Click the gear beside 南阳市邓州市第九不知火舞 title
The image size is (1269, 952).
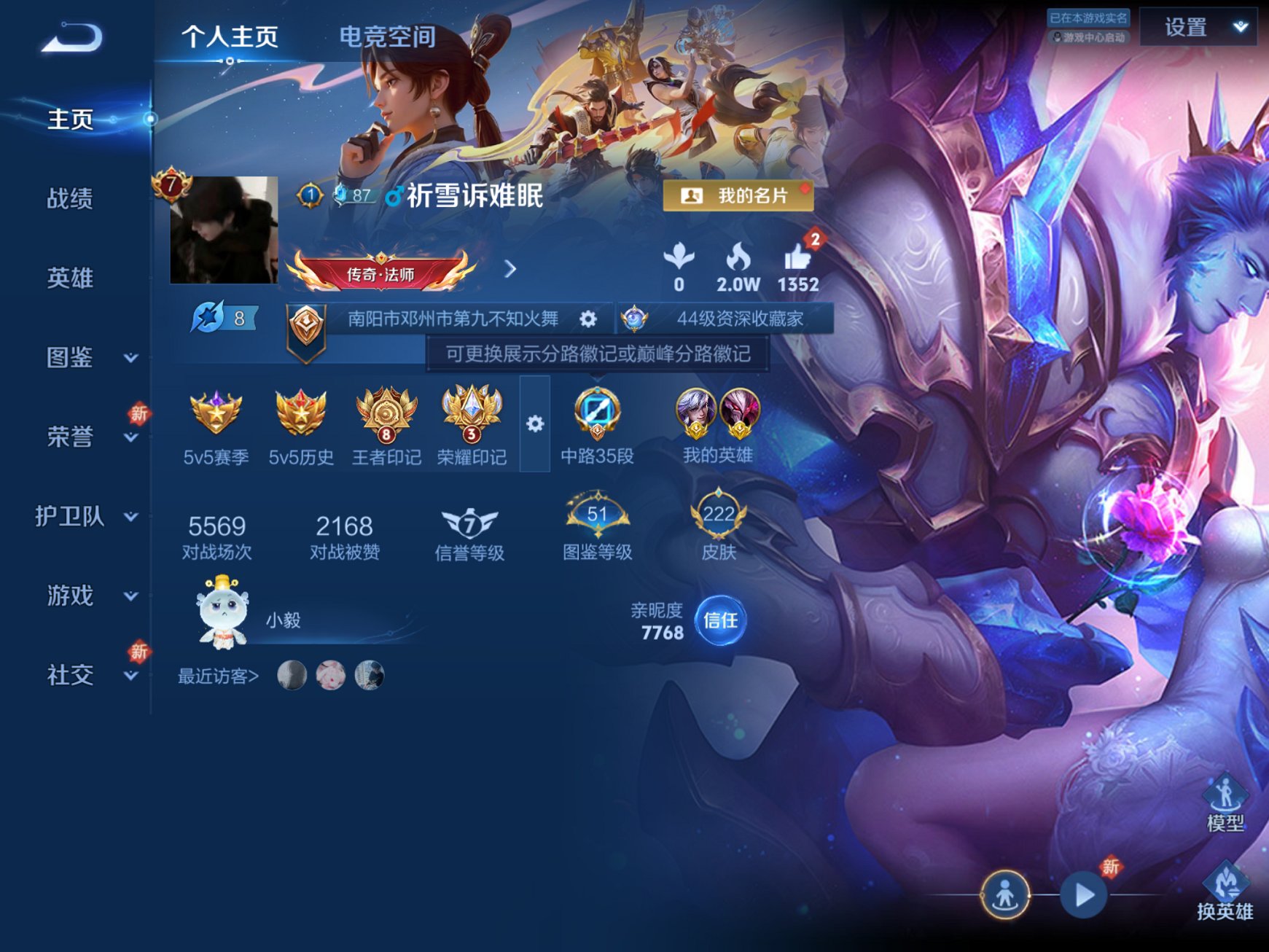(x=587, y=319)
